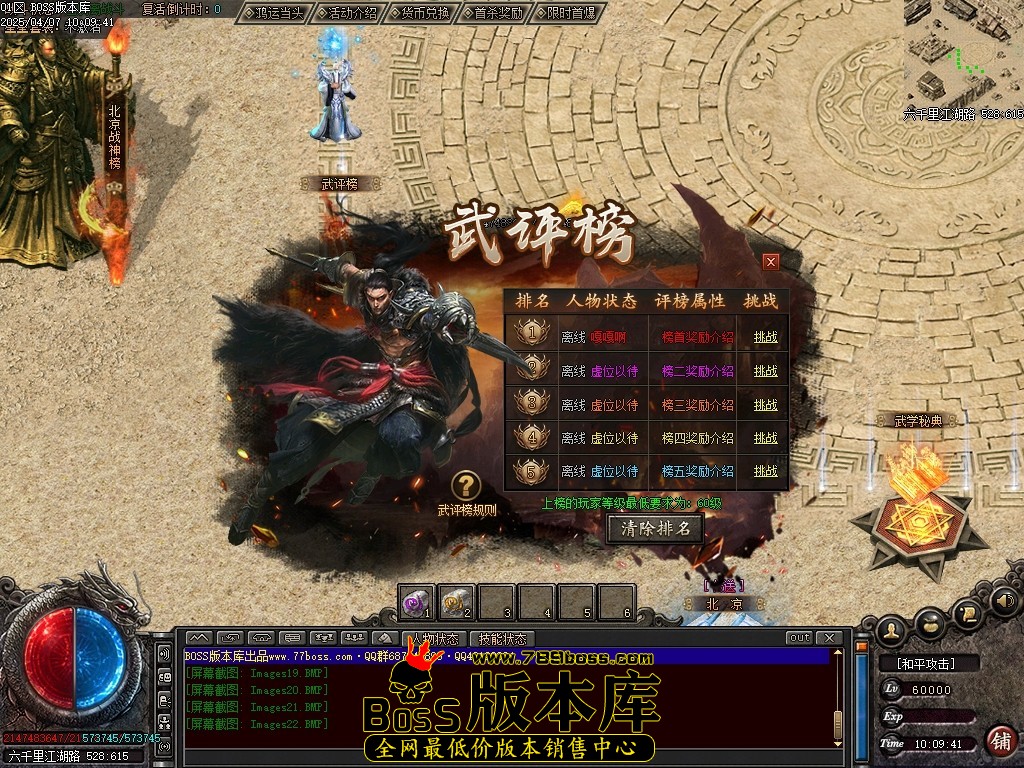Open the red 铺 shop button
The width and height of the screenshot is (1024, 768).
point(999,741)
